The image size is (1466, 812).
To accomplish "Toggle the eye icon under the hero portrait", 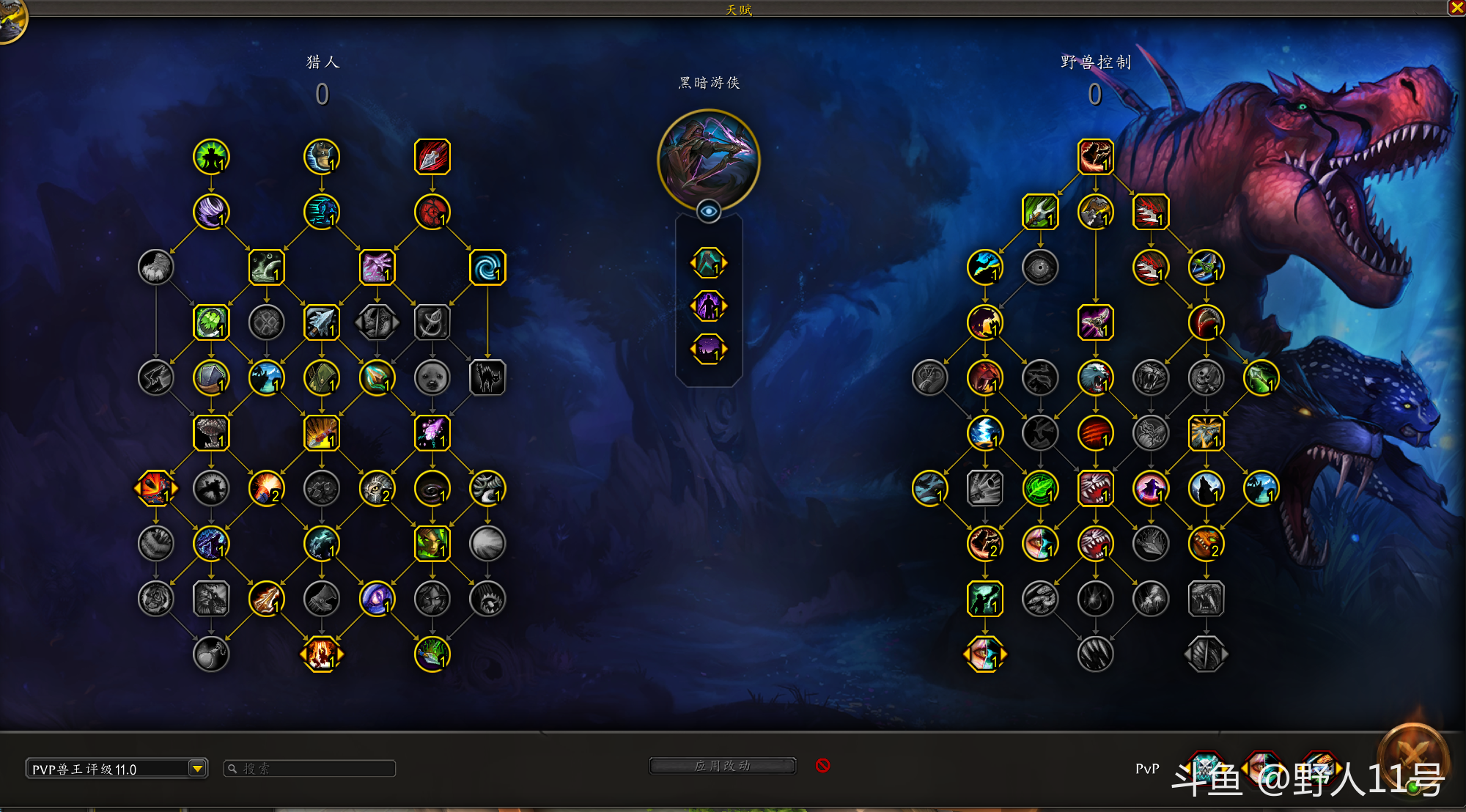I will pyautogui.click(x=708, y=212).
